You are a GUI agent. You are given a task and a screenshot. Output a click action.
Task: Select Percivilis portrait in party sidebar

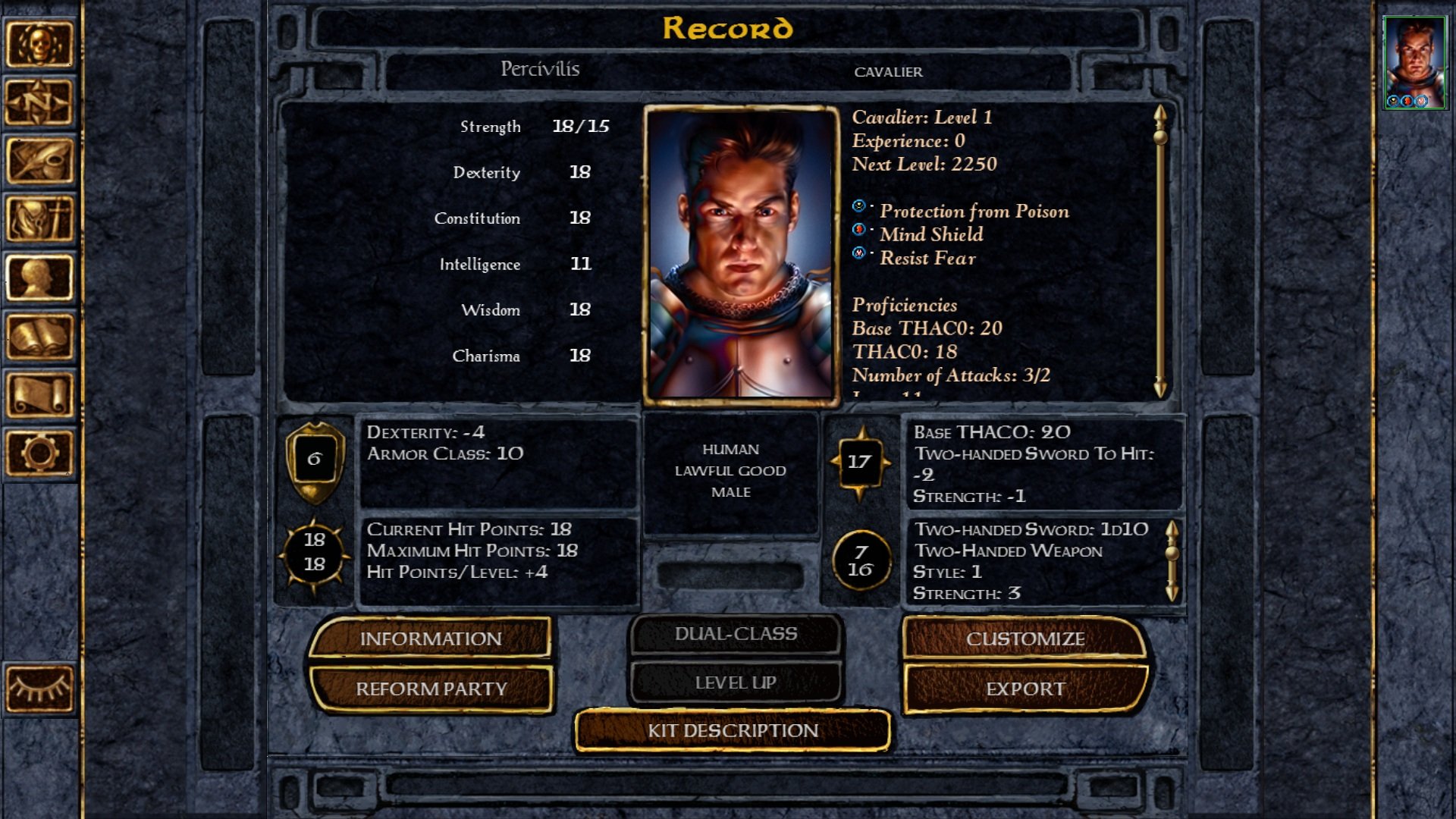1414,62
